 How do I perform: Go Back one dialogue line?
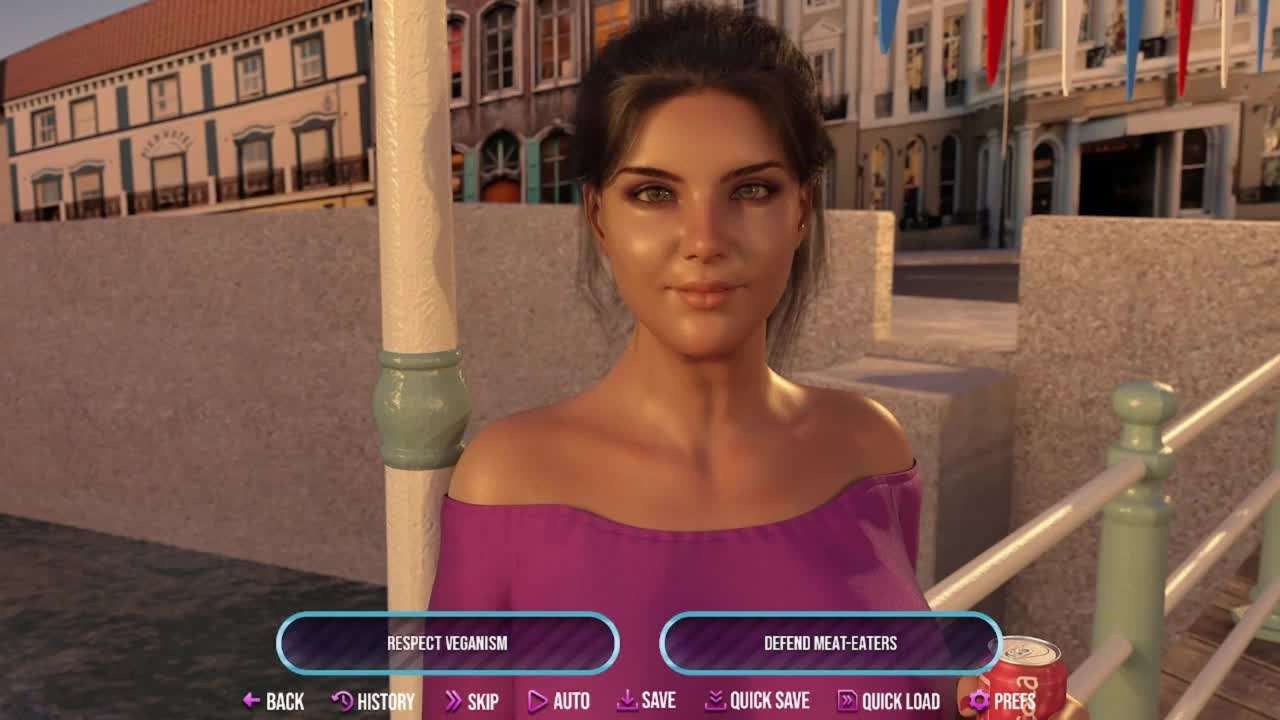tap(273, 701)
